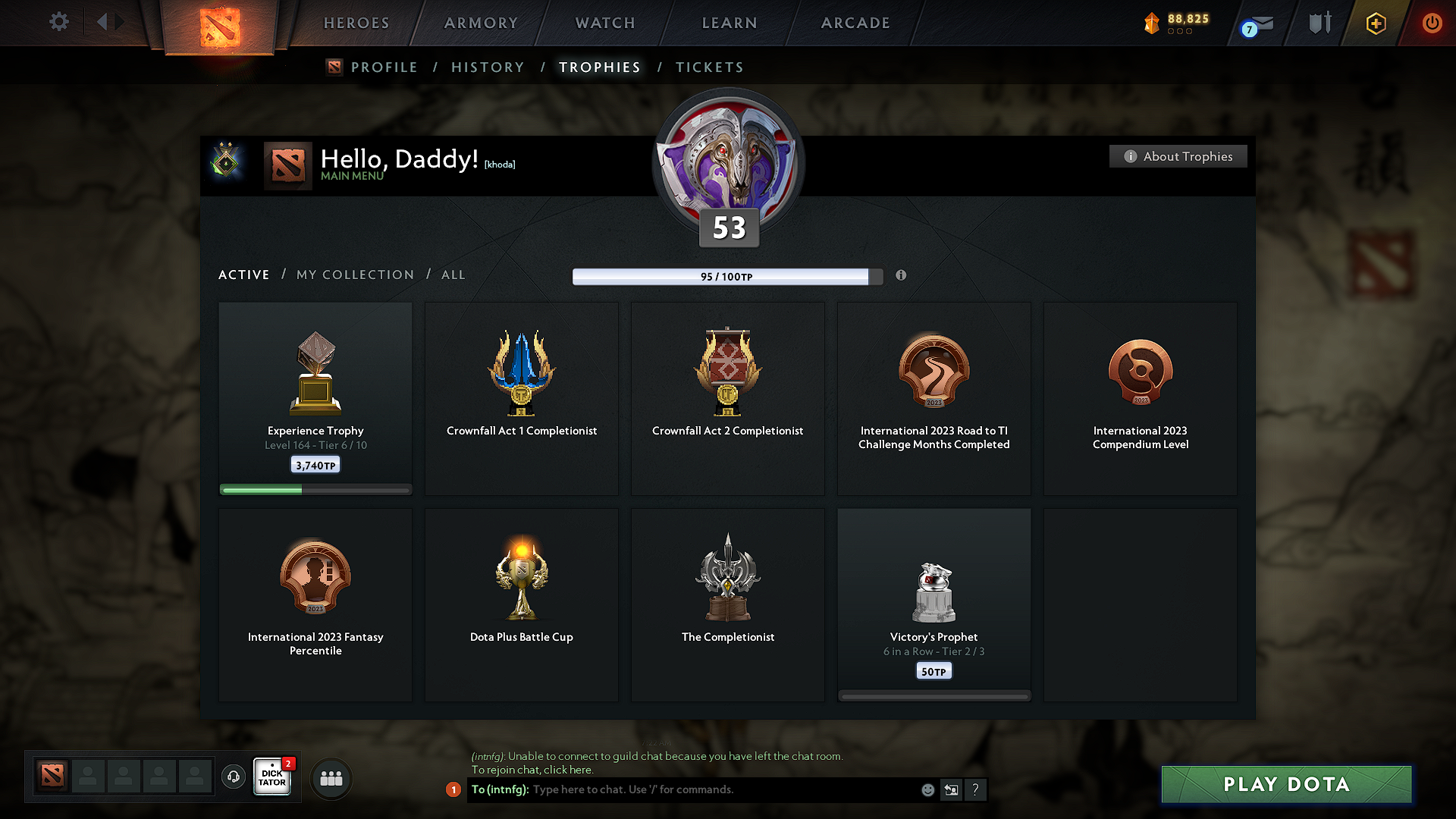Open the guild card labeled DICK TATOR
The height and width of the screenshot is (819, 1456).
271,777
